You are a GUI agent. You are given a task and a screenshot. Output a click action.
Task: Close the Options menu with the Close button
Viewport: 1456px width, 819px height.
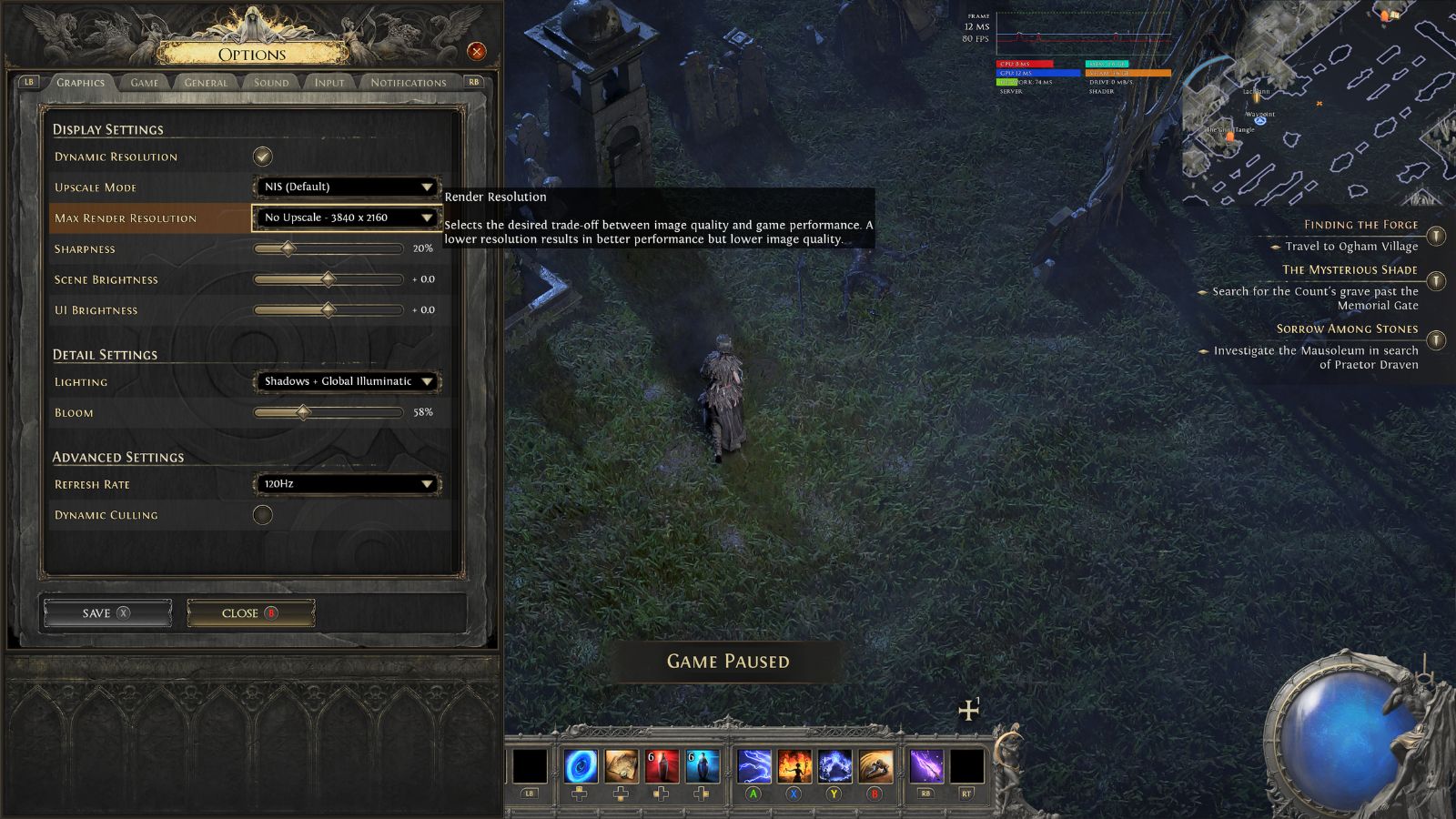click(x=249, y=612)
